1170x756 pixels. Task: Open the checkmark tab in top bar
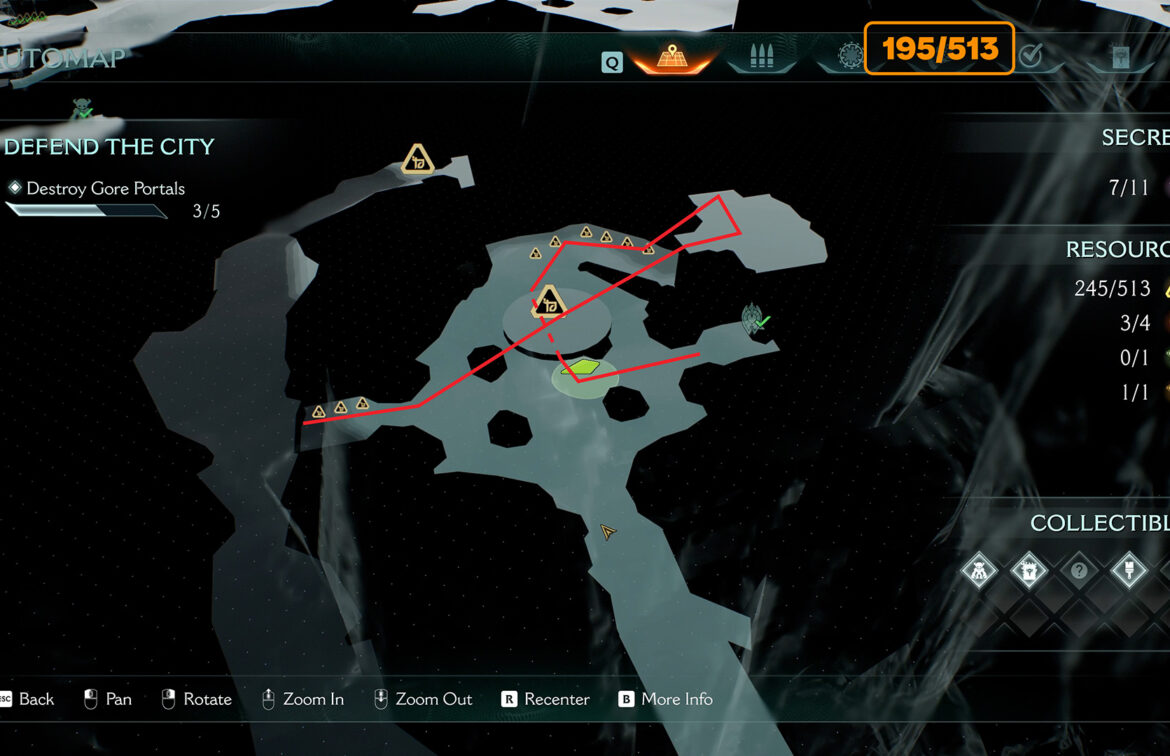(1031, 57)
